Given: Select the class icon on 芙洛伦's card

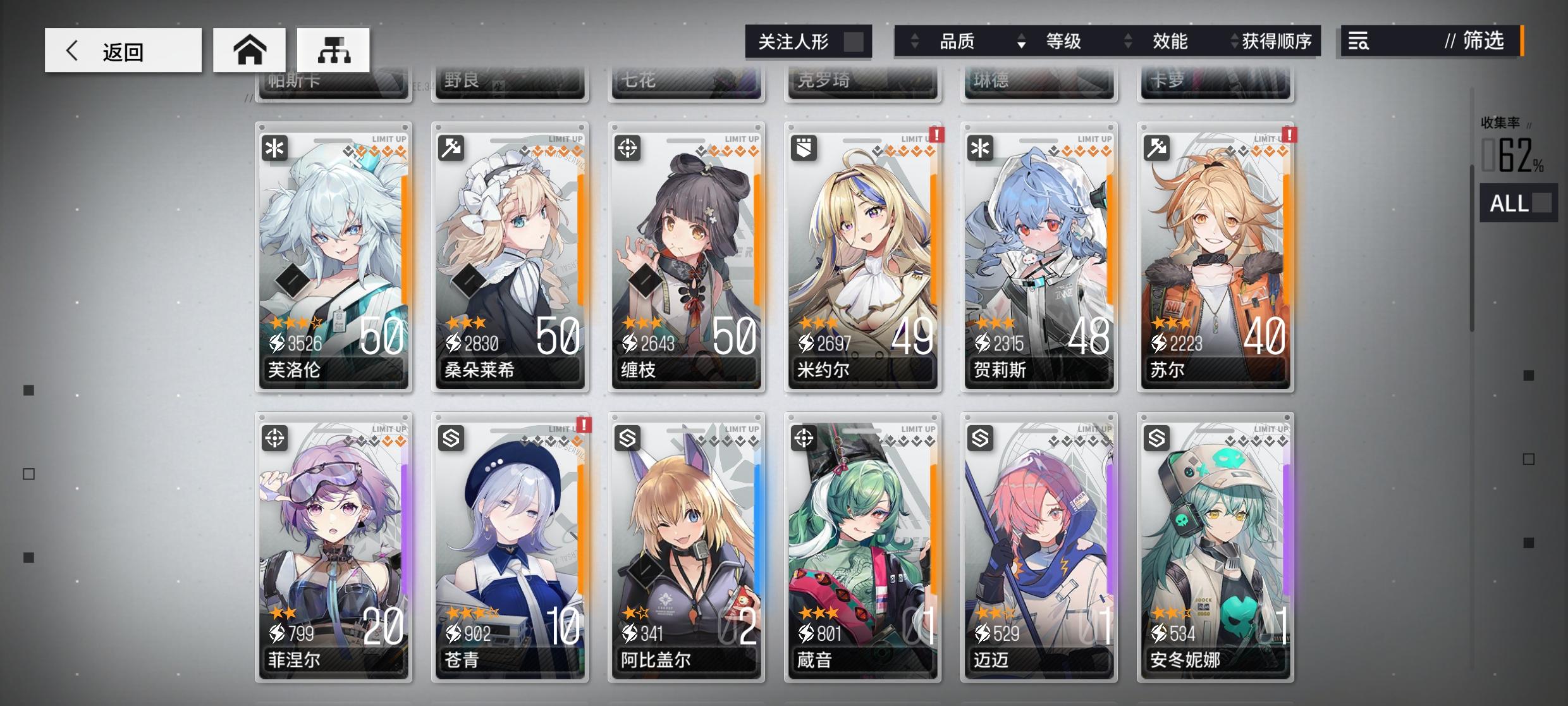Looking at the screenshot, I should [x=273, y=149].
